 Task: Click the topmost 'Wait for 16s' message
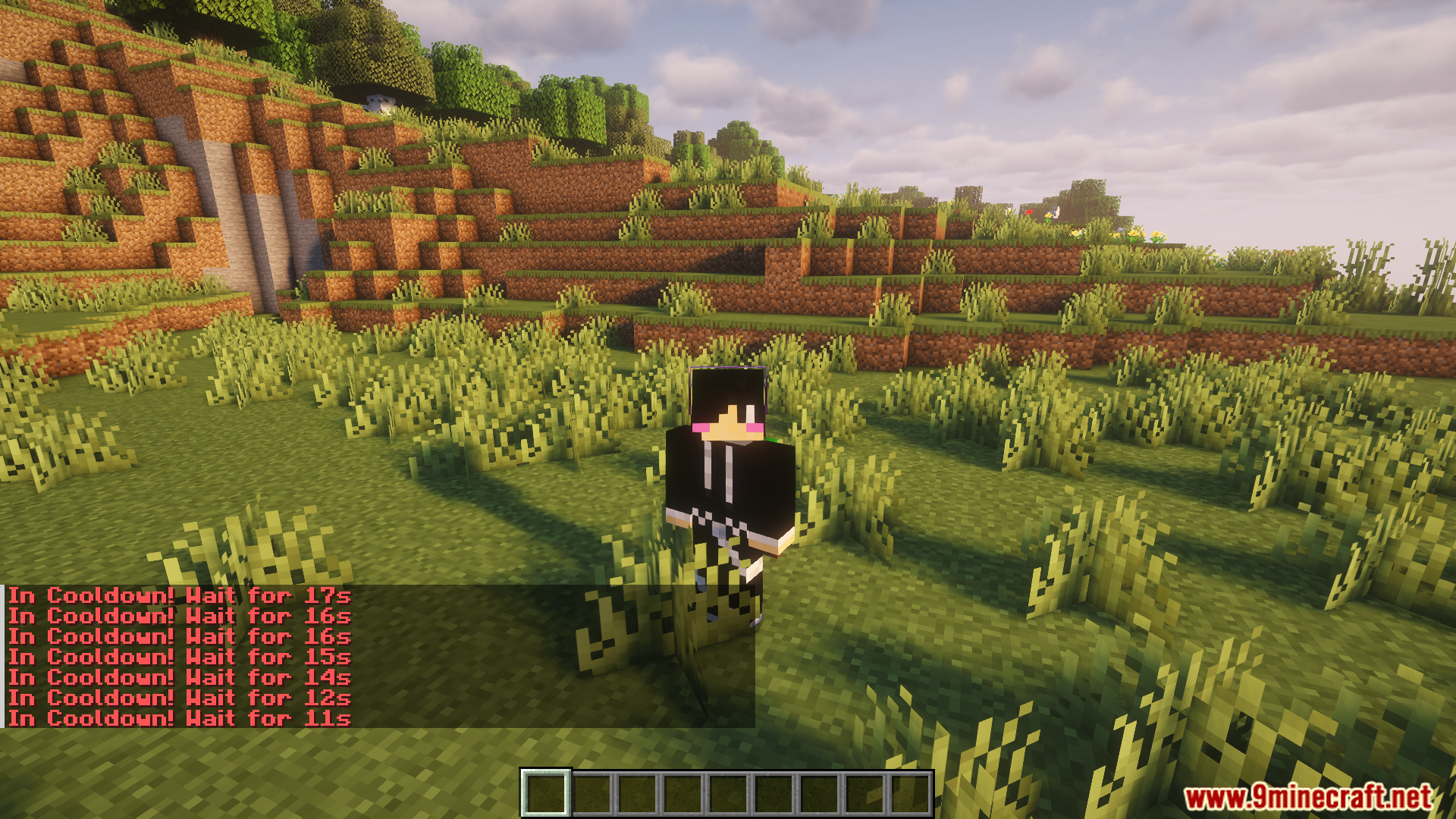tap(178, 617)
